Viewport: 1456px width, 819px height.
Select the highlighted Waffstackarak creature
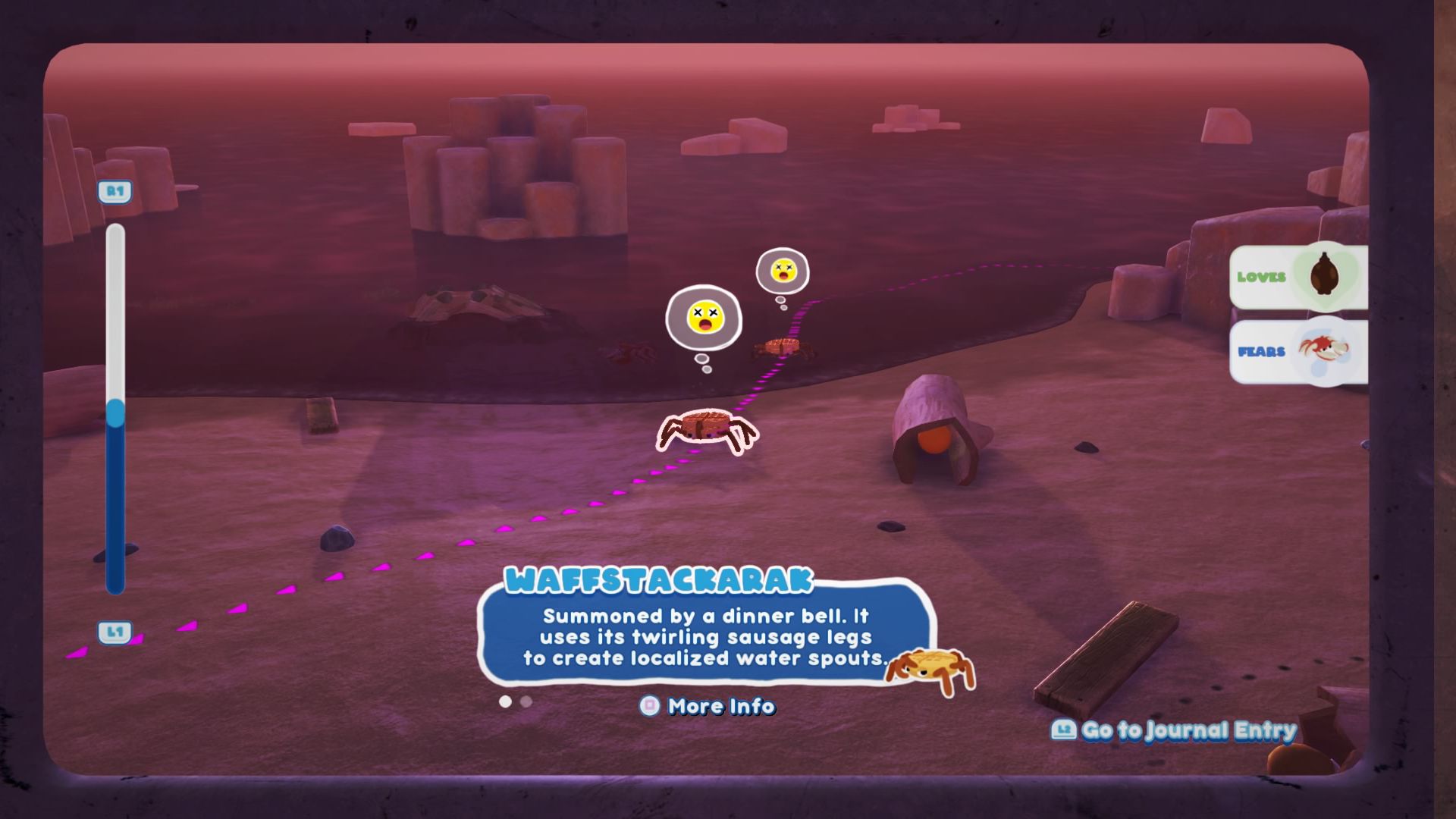click(706, 431)
